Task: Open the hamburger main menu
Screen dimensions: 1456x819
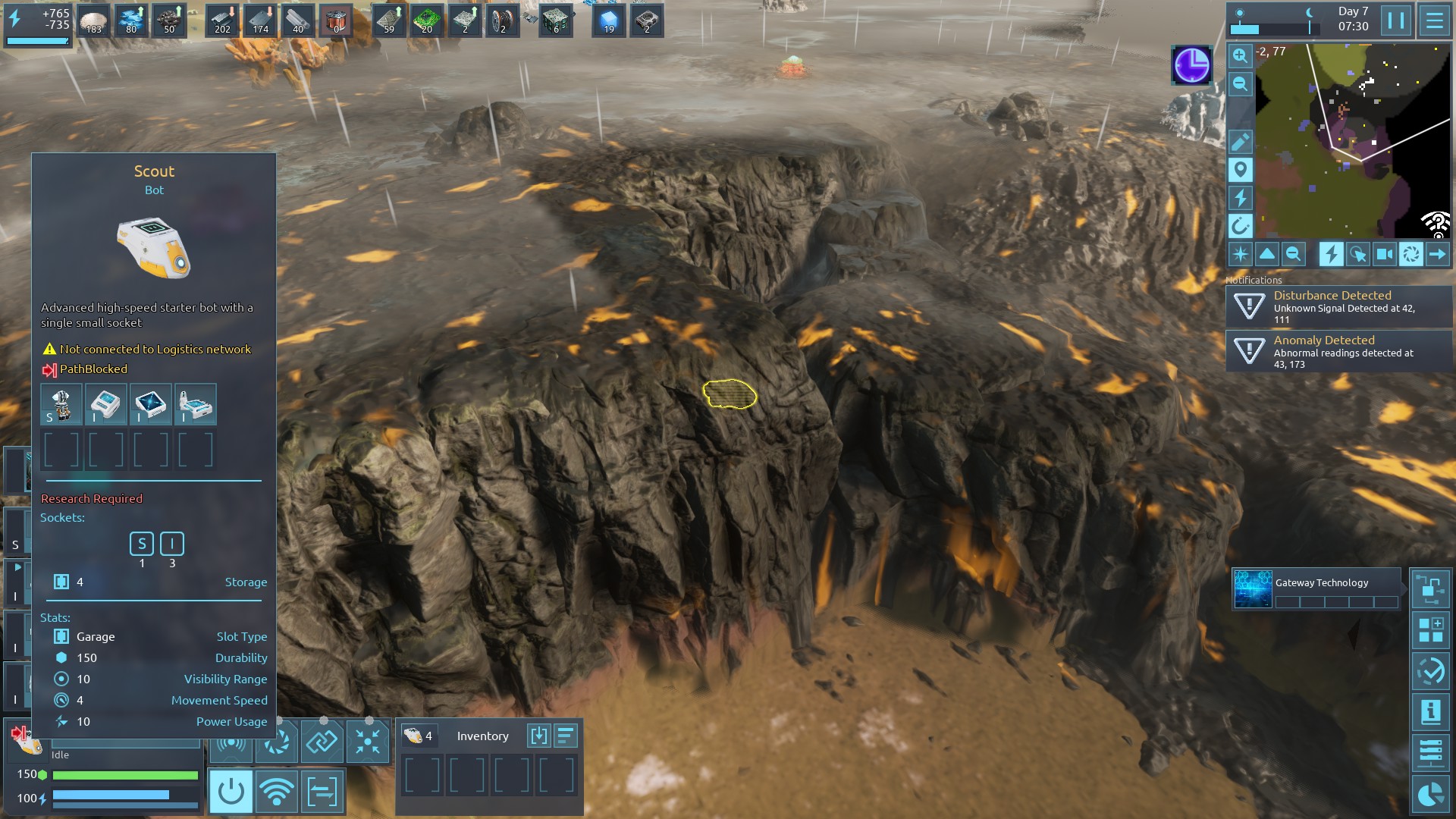Action: tap(1434, 20)
